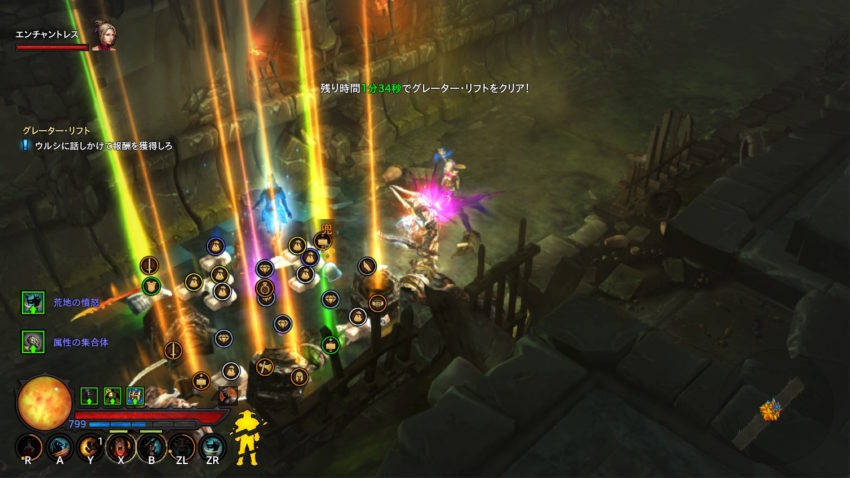
Task: Click the first green-bordered buff icon above health bar
Action: pyautogui.click(x=88, y=395)
